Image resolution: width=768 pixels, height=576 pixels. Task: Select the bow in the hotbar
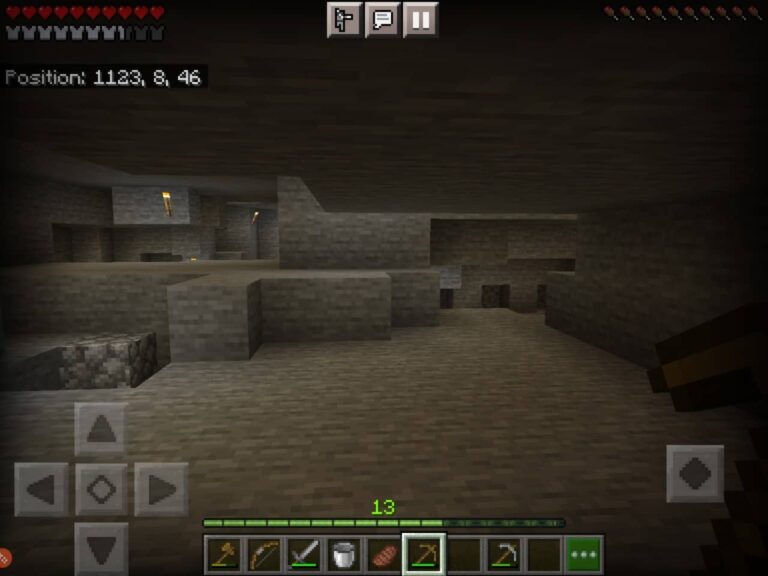click(x=264, y=554)
